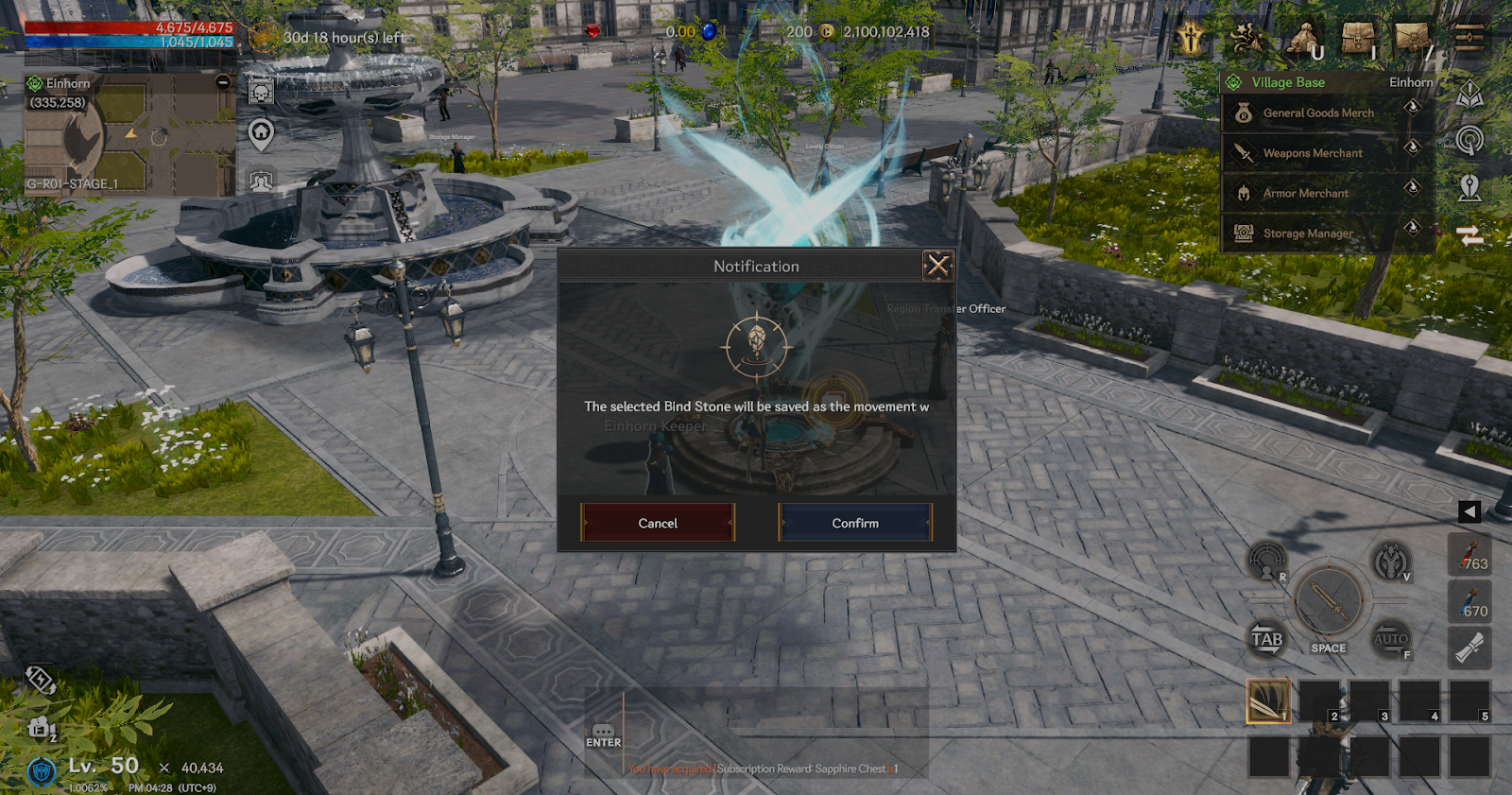
Task: Pick the Storage Manager entry
Action: tap(1308, 233)
